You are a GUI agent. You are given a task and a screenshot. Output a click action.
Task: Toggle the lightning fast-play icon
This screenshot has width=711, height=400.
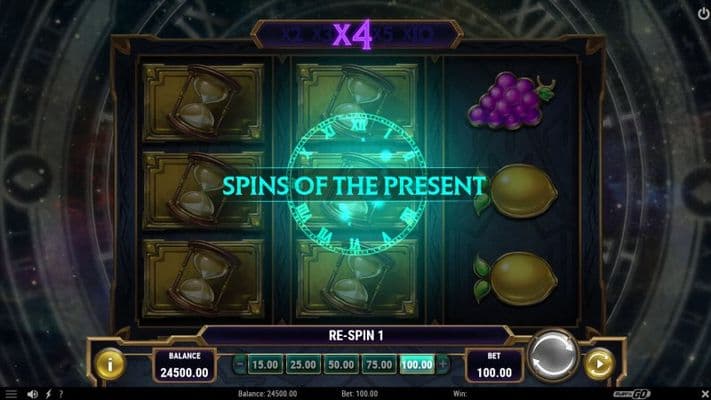pos(48,393)
